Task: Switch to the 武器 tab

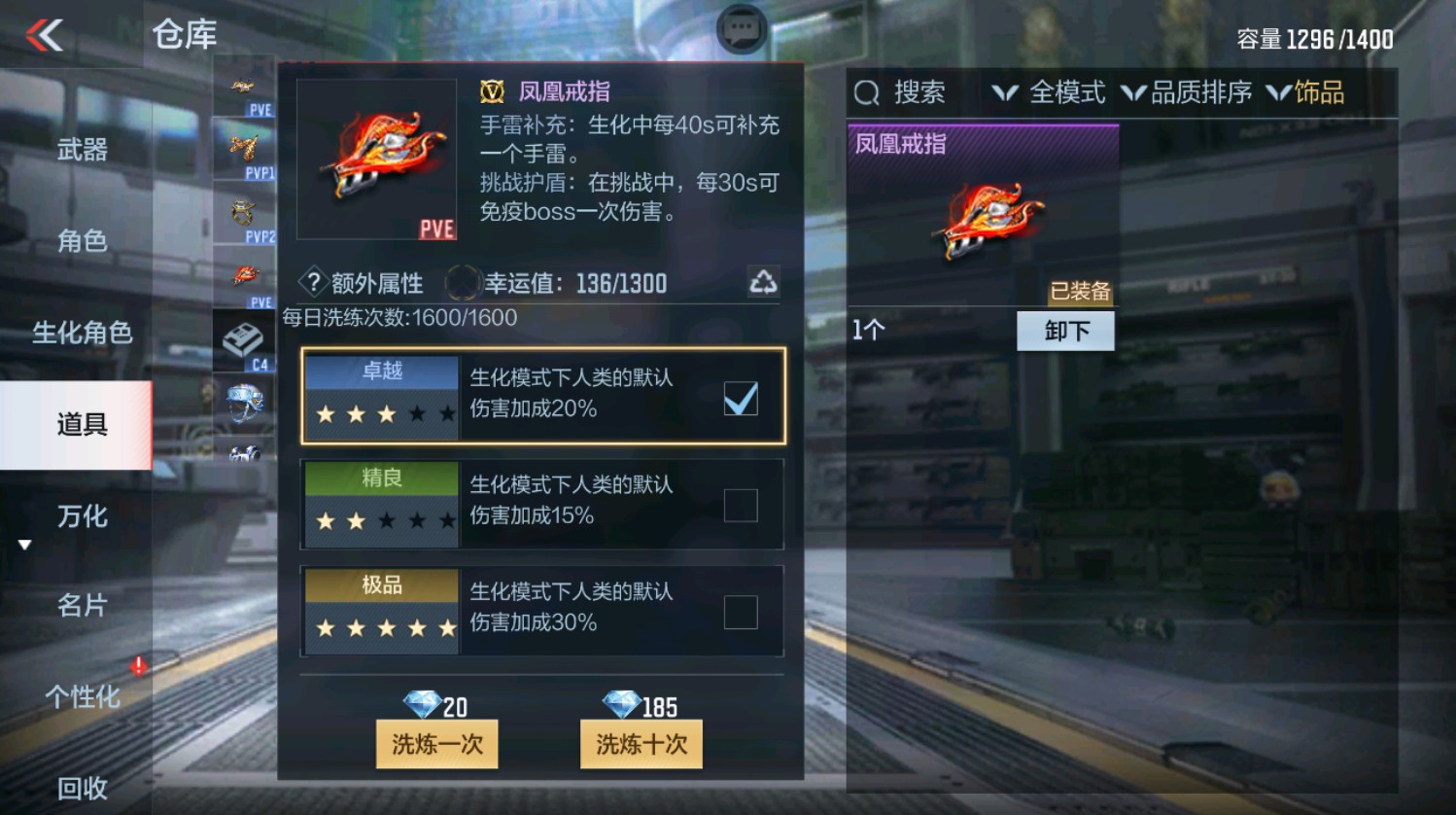Action: tap(83, 148)
